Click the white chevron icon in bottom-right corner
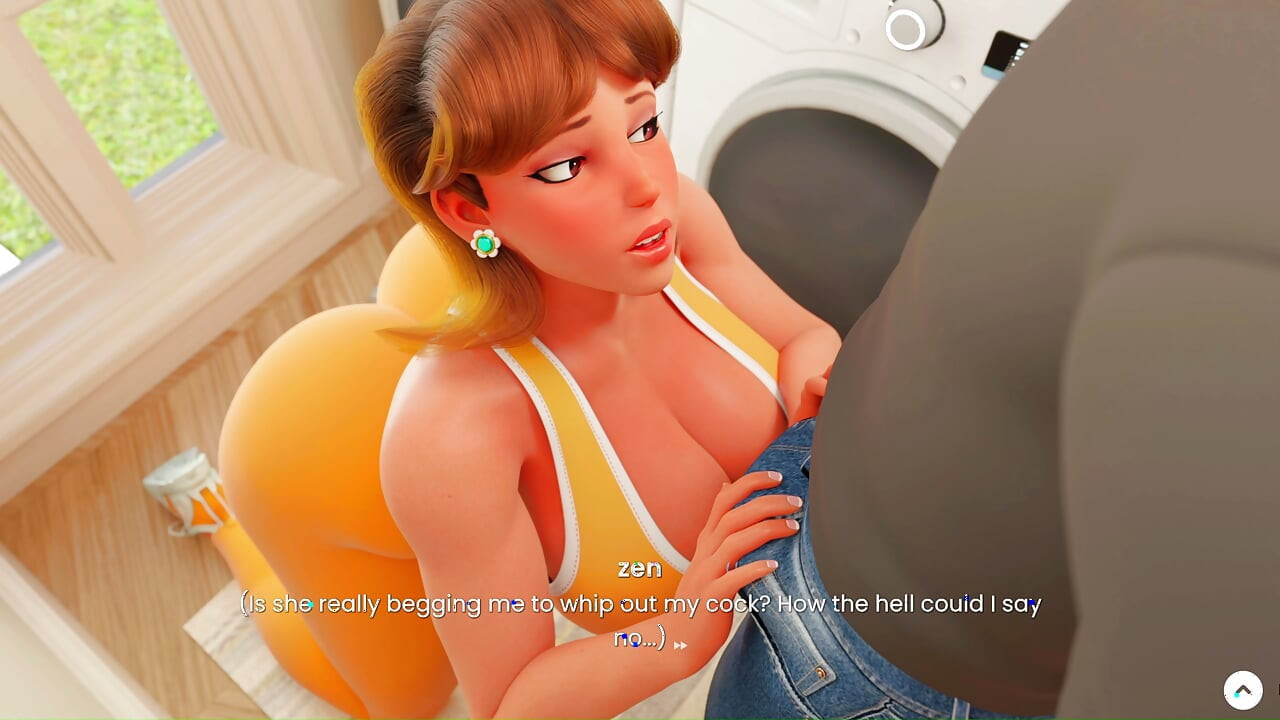 tap(1243, 688)
